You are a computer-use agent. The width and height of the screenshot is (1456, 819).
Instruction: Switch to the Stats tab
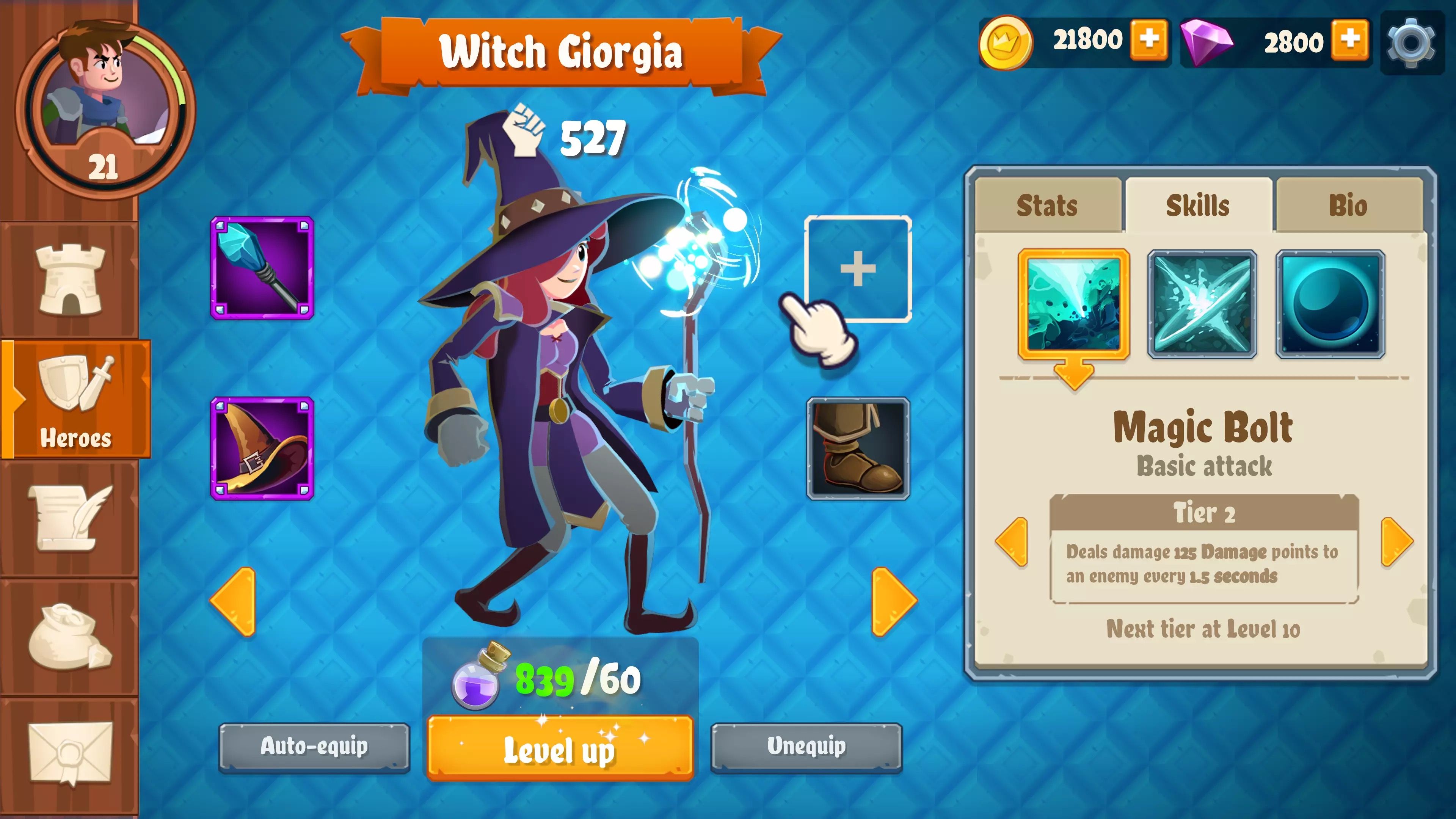1048,205
